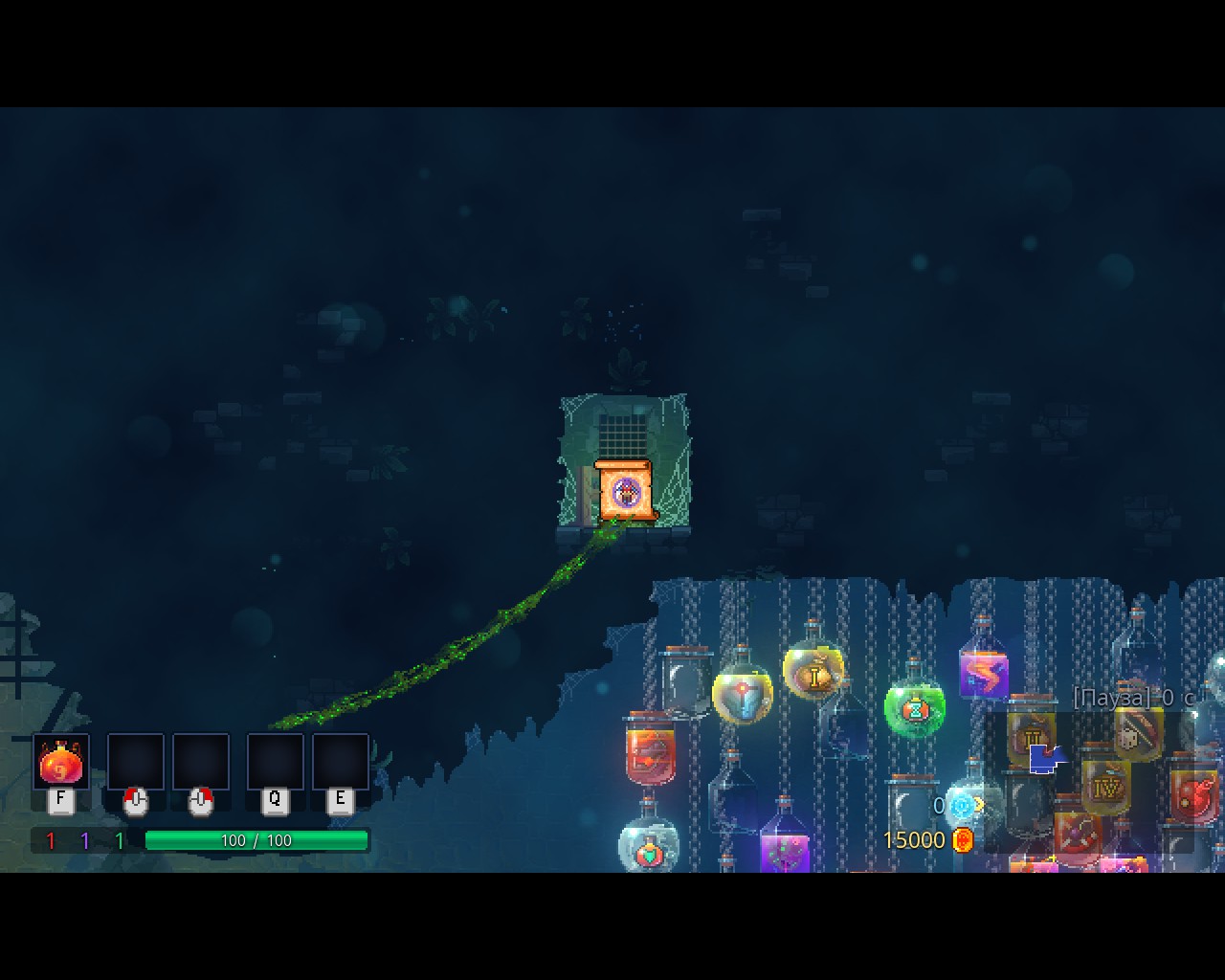Screen dimensions: 1225x980
Task: Click the left mouse button keybind icon
Action: pyautogui.click(x=135, y=802)
